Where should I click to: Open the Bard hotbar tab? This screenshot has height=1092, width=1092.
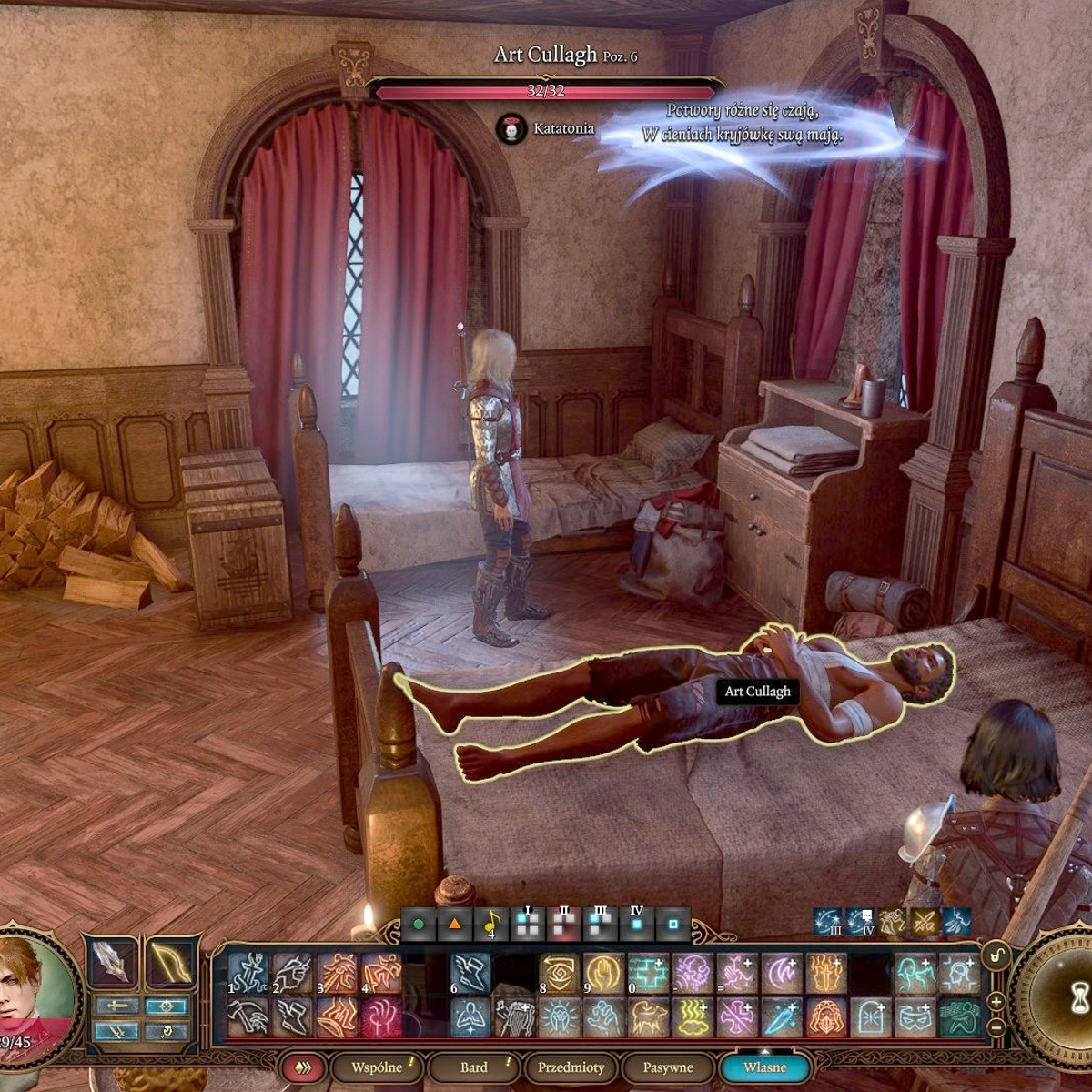pyautogui.click(x=474, y=1067)
